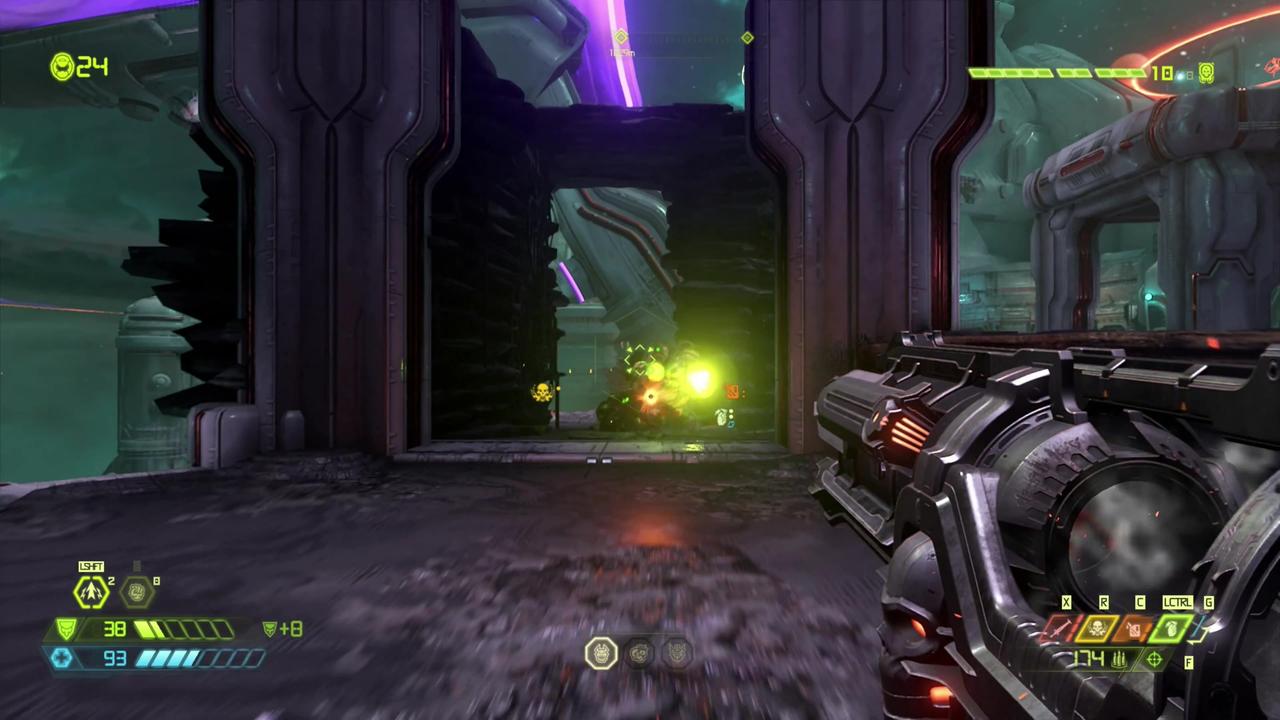Expand the dimmed second demon octagon icon
Image resolution: width=1280 pixels, height=720 pixels.
(x=641, y=653)
